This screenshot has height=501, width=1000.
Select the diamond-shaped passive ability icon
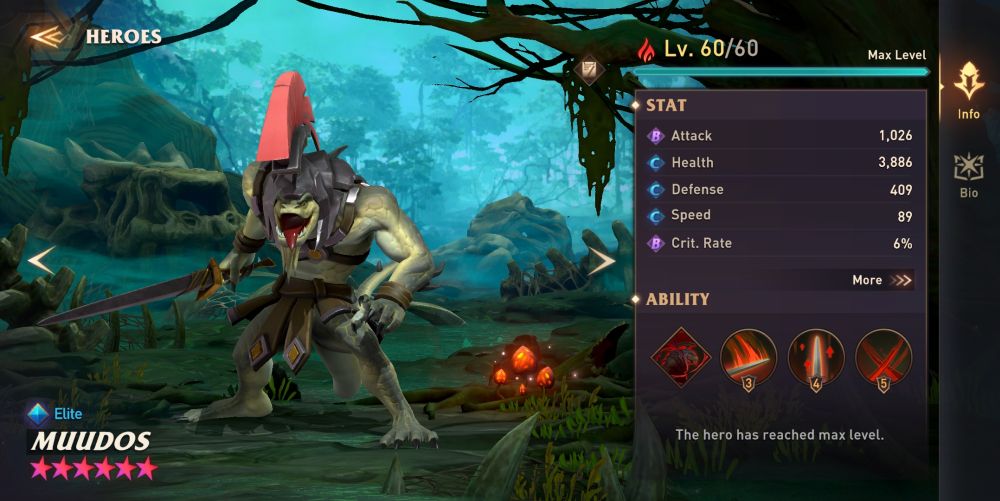[x=681, y=356]
